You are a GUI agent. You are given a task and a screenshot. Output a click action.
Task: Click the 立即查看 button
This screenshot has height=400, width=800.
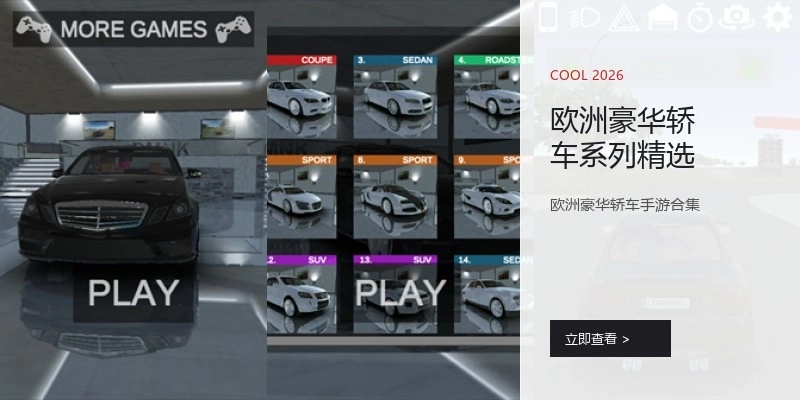click(x=610, y=339)
